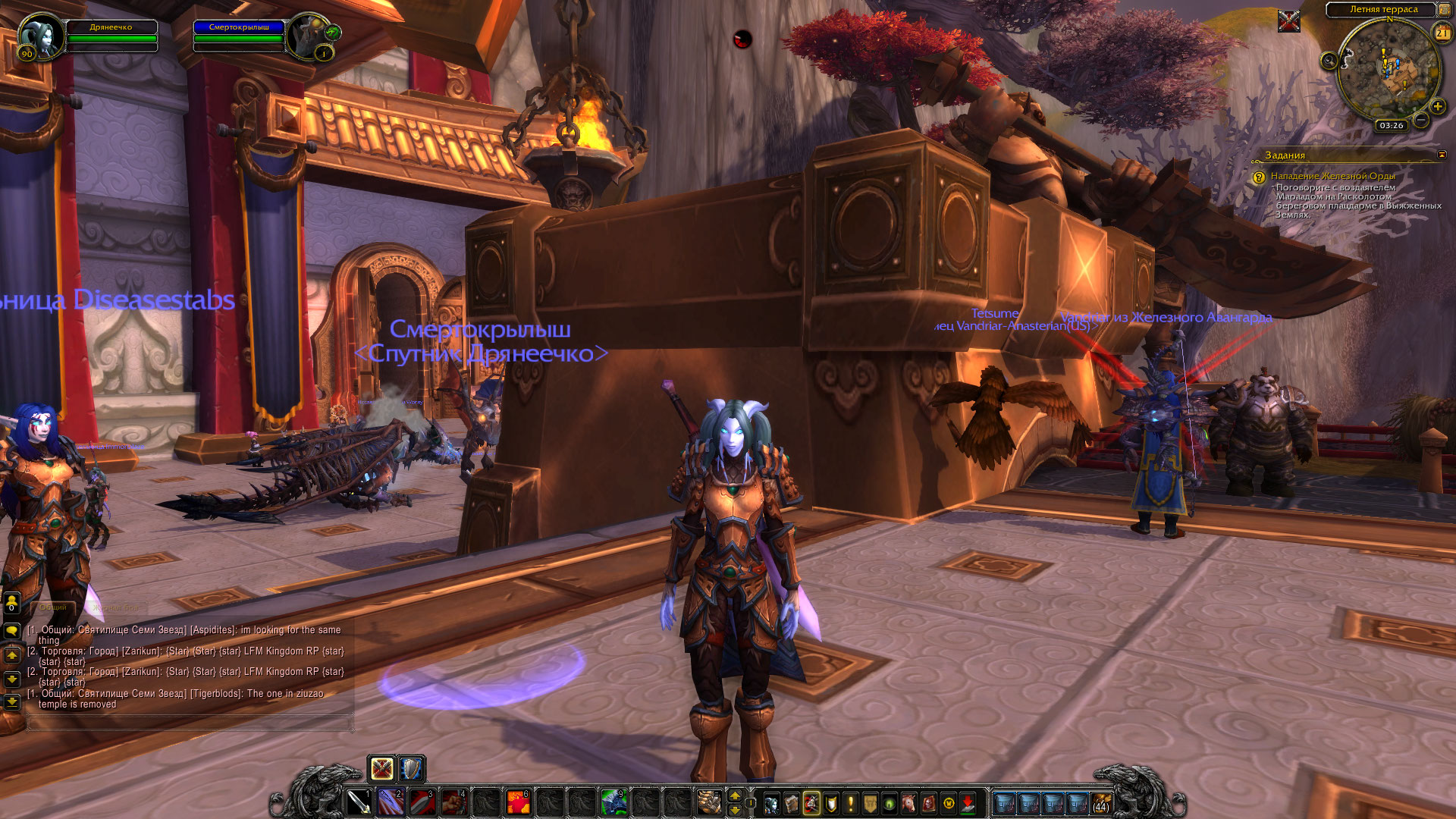
Task: Summon the green mount in slot 9
Action: pyautogui.click(x=613, y=802)
